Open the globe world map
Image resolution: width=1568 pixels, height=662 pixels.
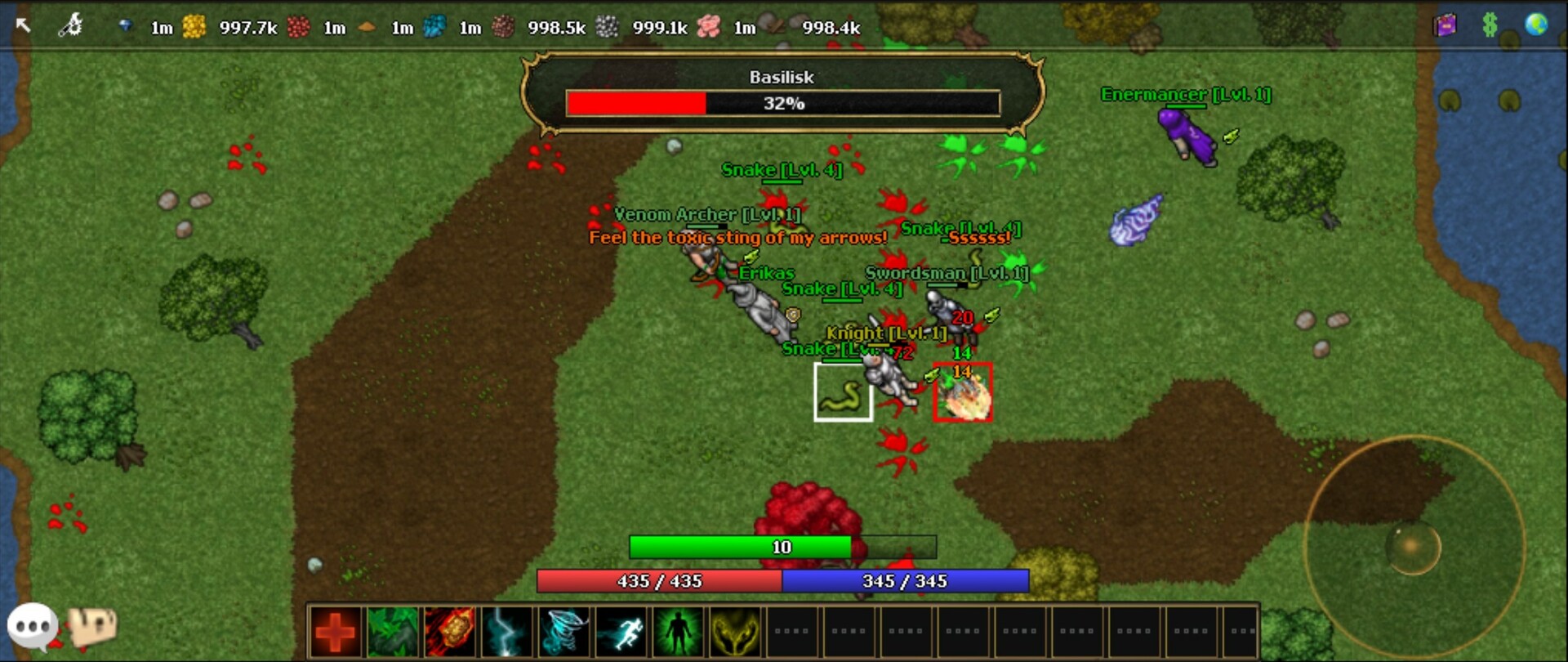1539,25
